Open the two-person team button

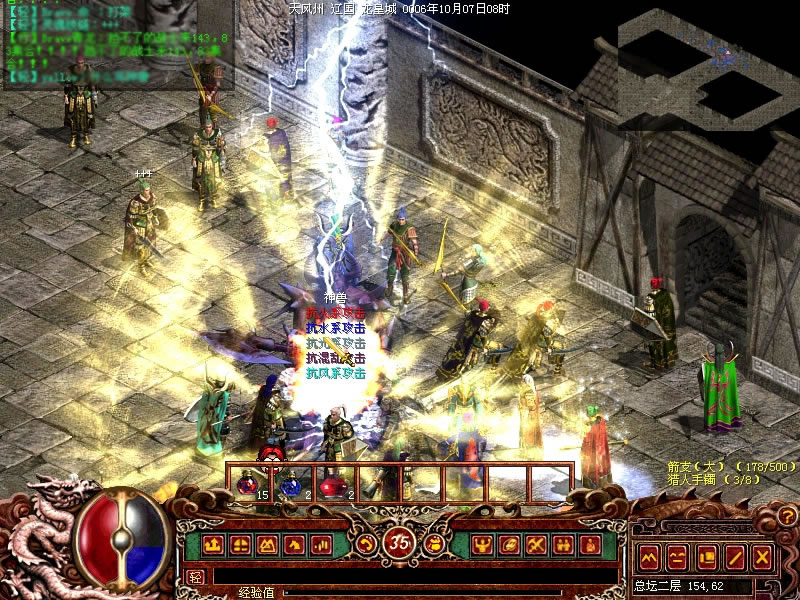563,545
